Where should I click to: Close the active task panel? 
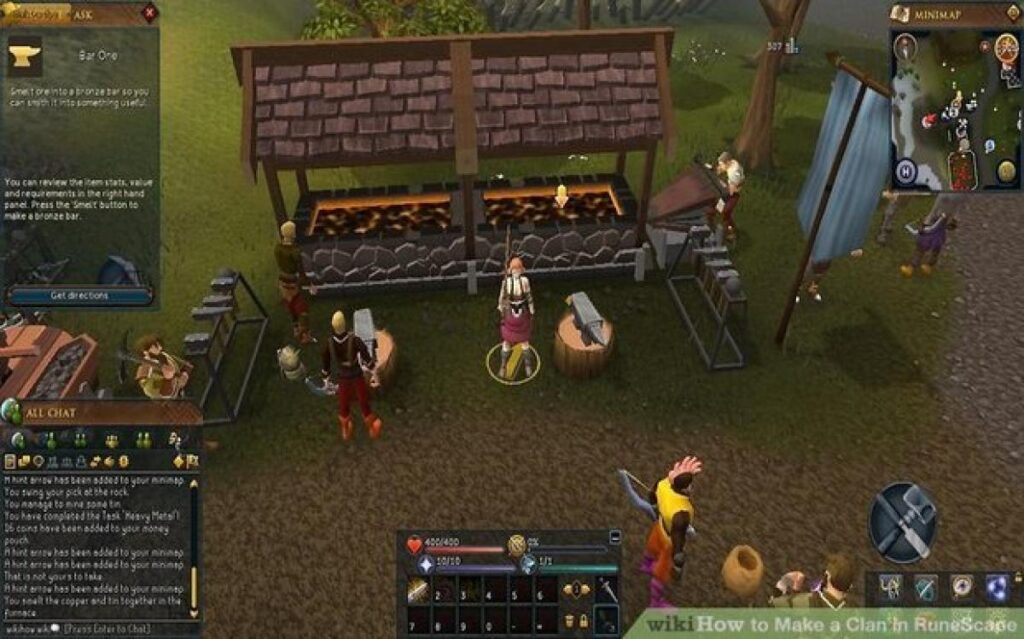pyautogui.click(x=150, y=13)
